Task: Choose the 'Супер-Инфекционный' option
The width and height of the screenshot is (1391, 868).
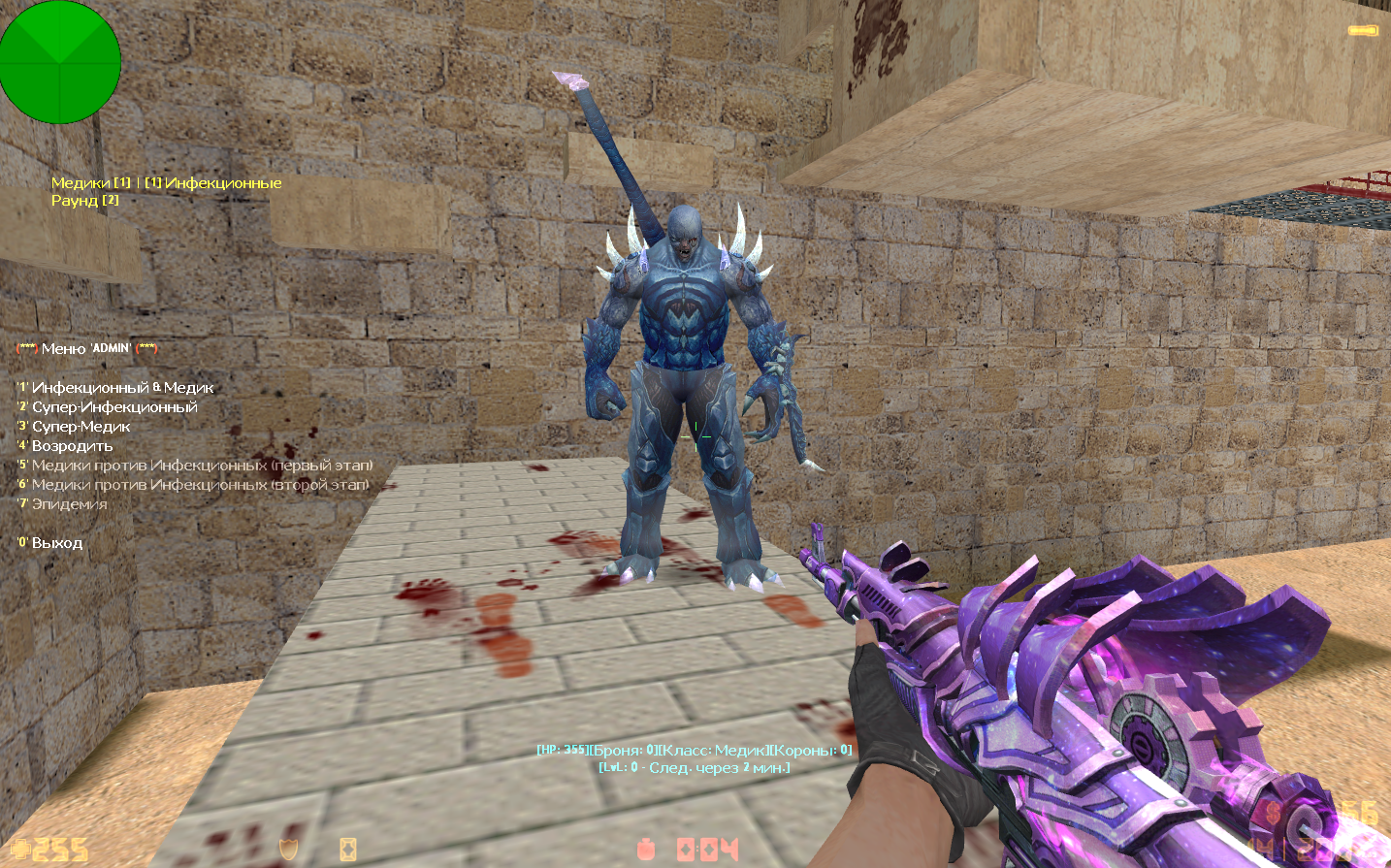Action: point(113,407)
